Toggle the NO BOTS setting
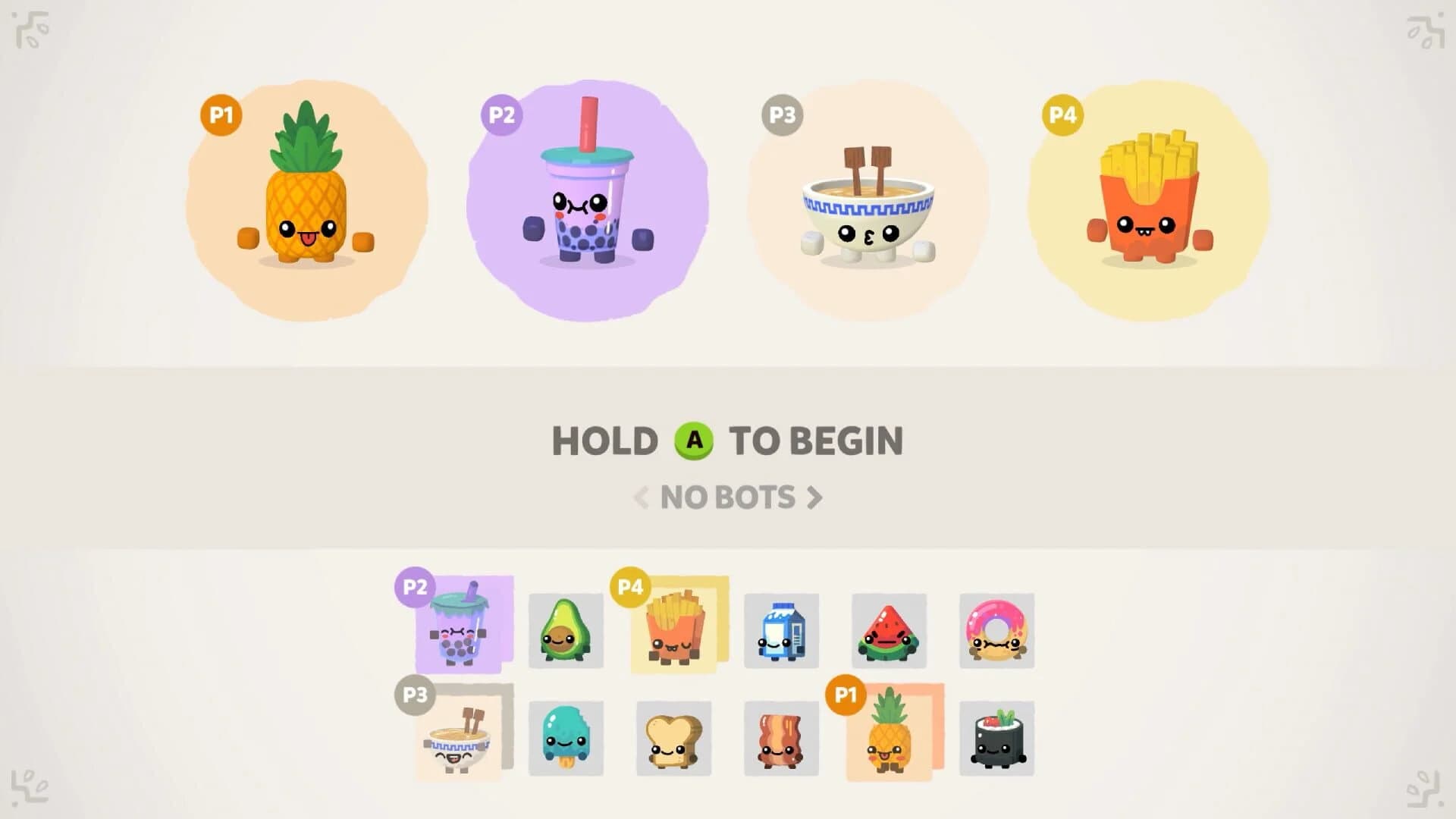 coord(728,498)
